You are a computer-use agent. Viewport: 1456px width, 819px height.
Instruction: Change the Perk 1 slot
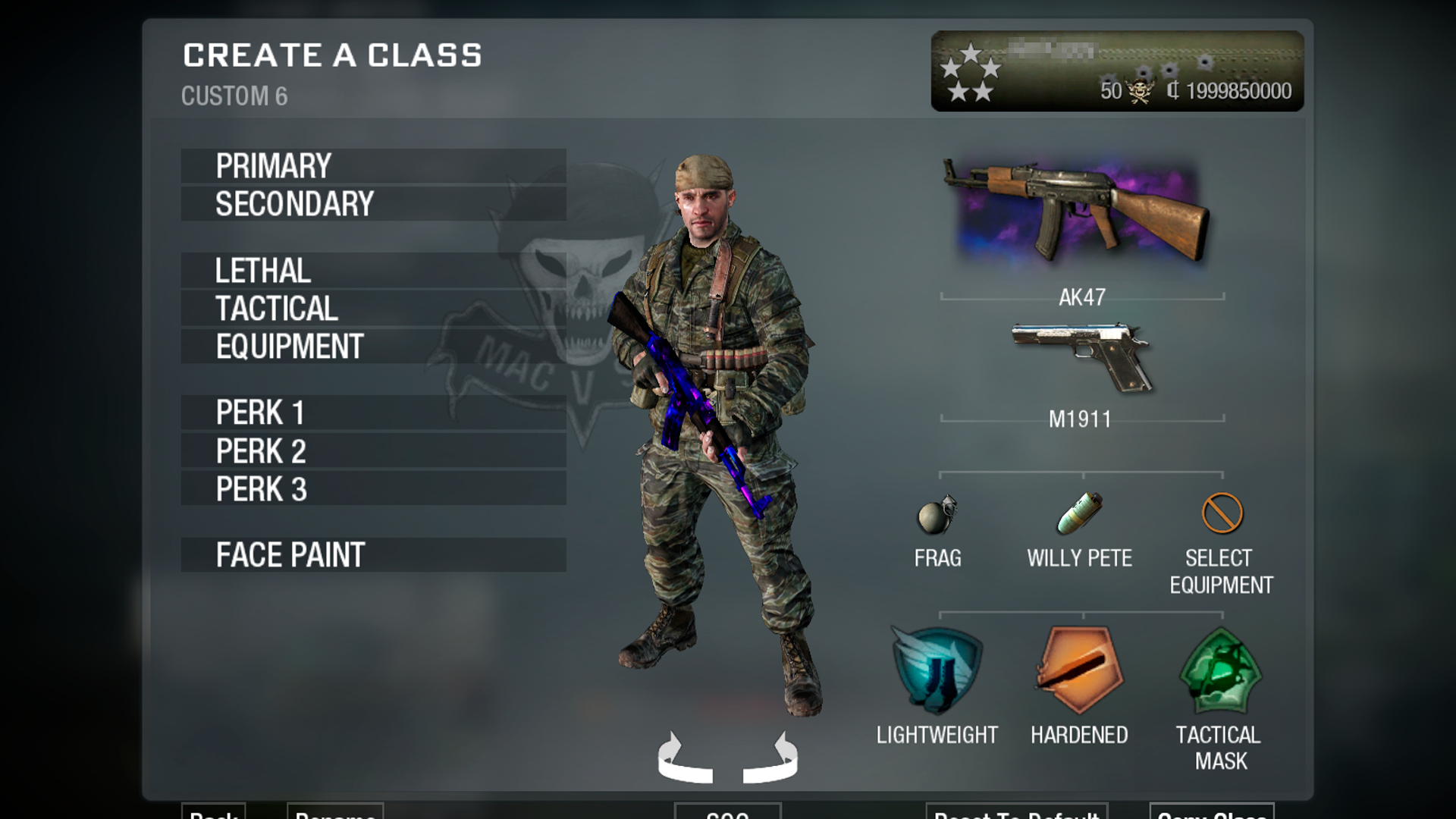coord(373,413)
